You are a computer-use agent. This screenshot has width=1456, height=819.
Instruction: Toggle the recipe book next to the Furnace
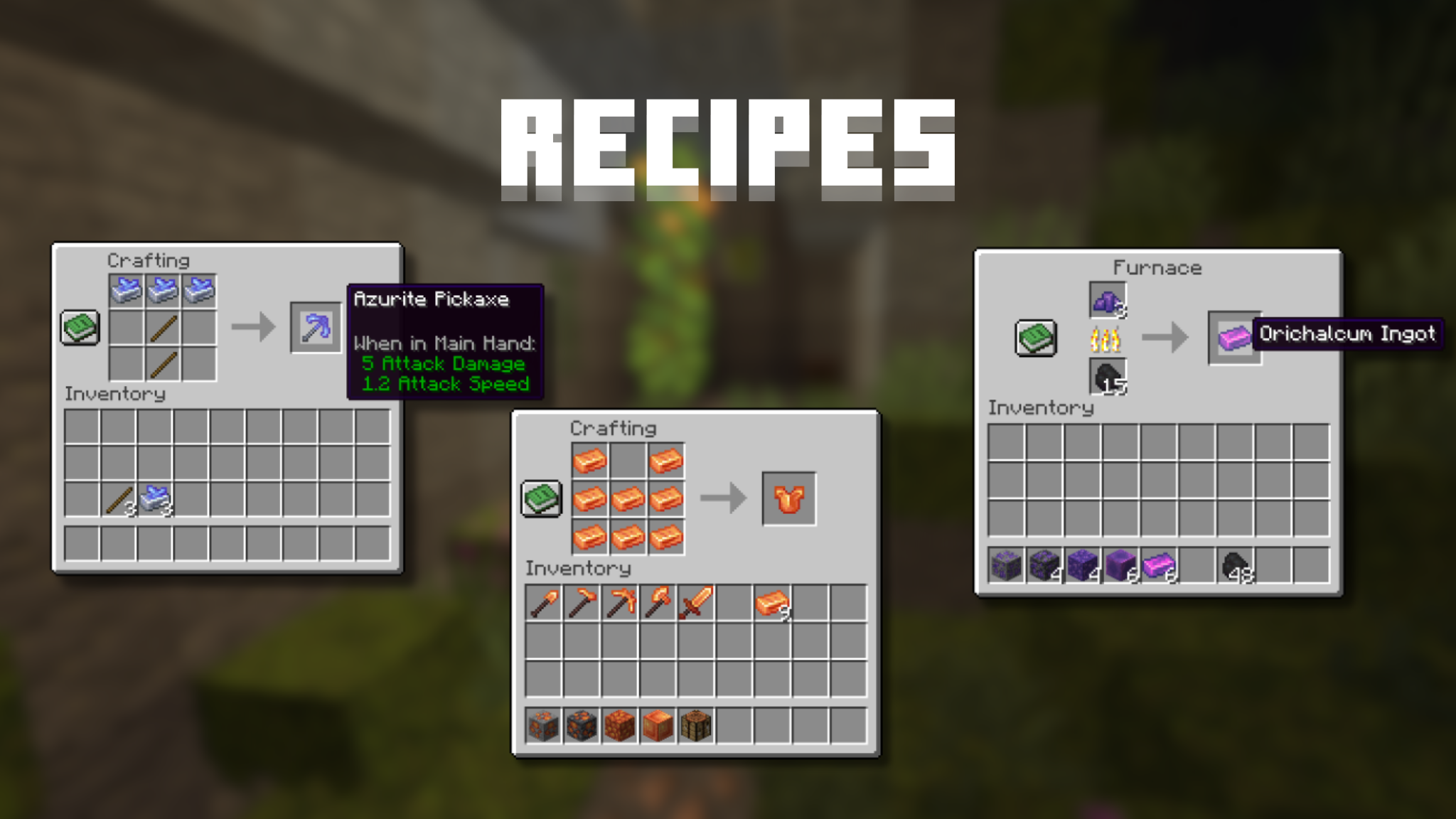pyautogui.click(x=1035, y=338)
